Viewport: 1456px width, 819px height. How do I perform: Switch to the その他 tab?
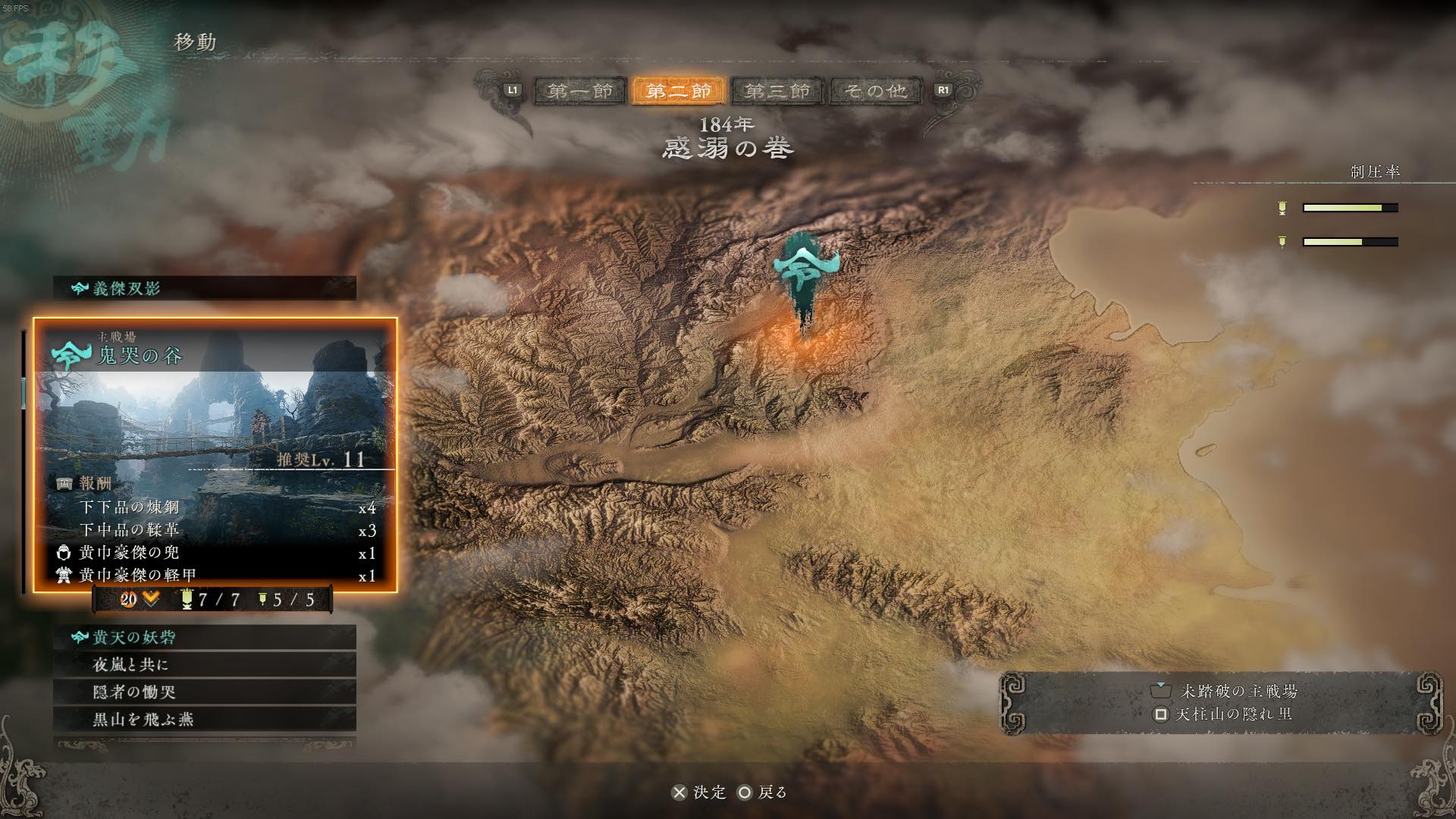coord(876,91)
